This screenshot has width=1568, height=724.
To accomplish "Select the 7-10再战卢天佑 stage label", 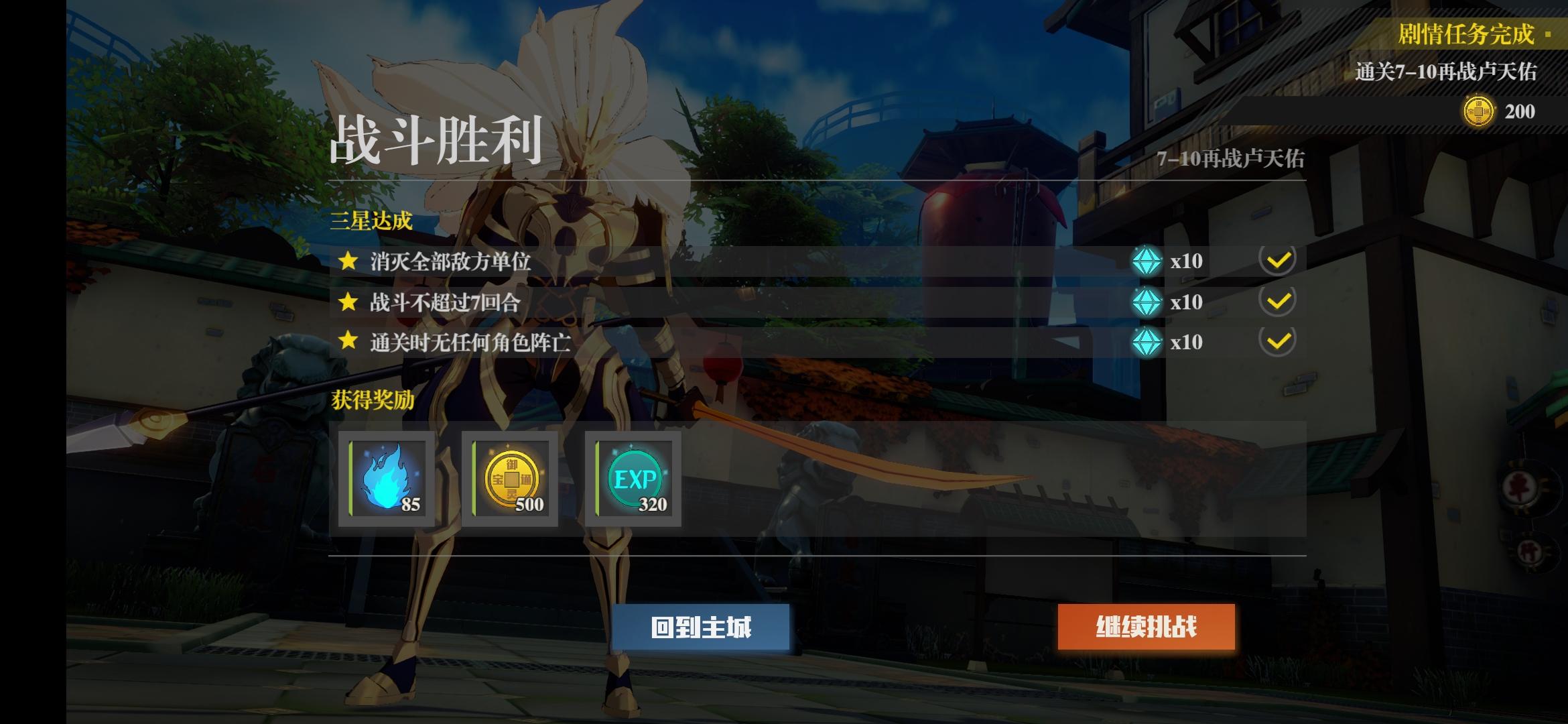I will coord(1233,158).
